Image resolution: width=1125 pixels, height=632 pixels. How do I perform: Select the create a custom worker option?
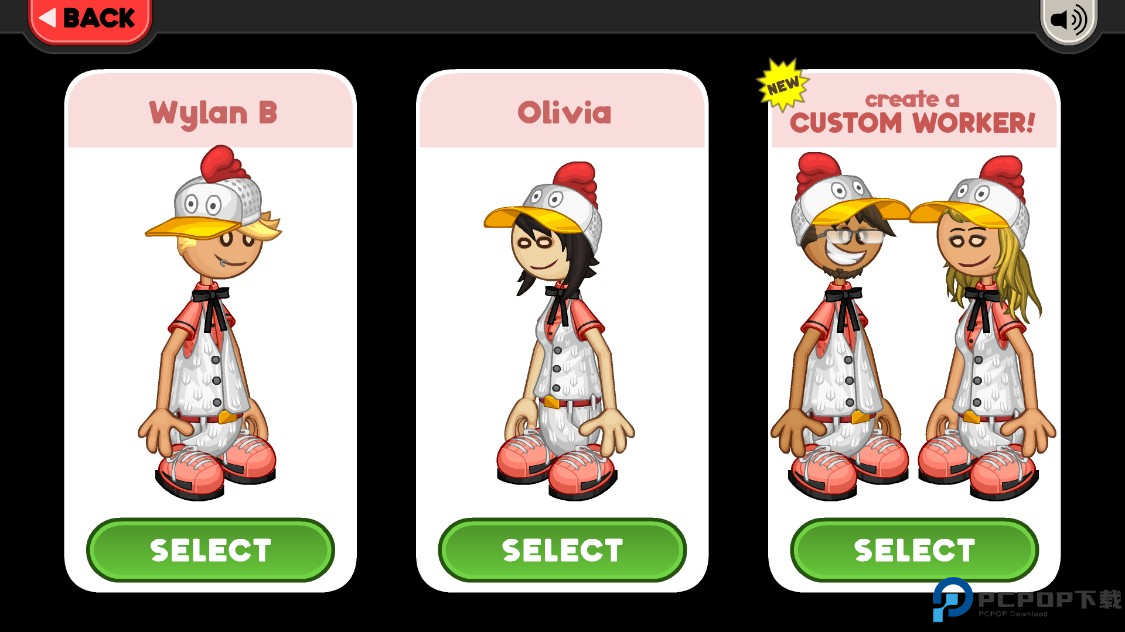(x=914, y=550)
